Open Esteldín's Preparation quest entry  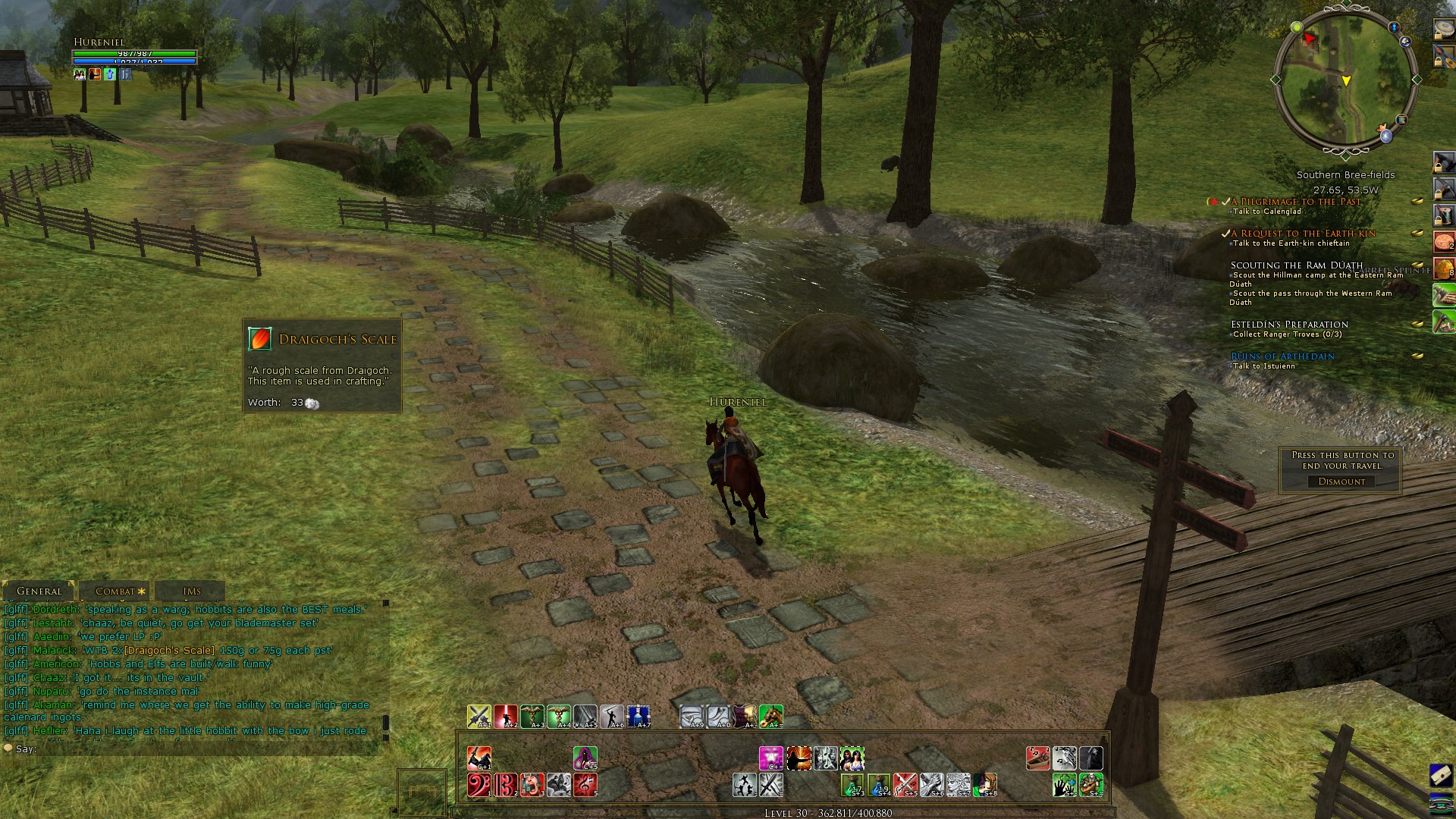pyautogui.click(x=1289, y=325)
